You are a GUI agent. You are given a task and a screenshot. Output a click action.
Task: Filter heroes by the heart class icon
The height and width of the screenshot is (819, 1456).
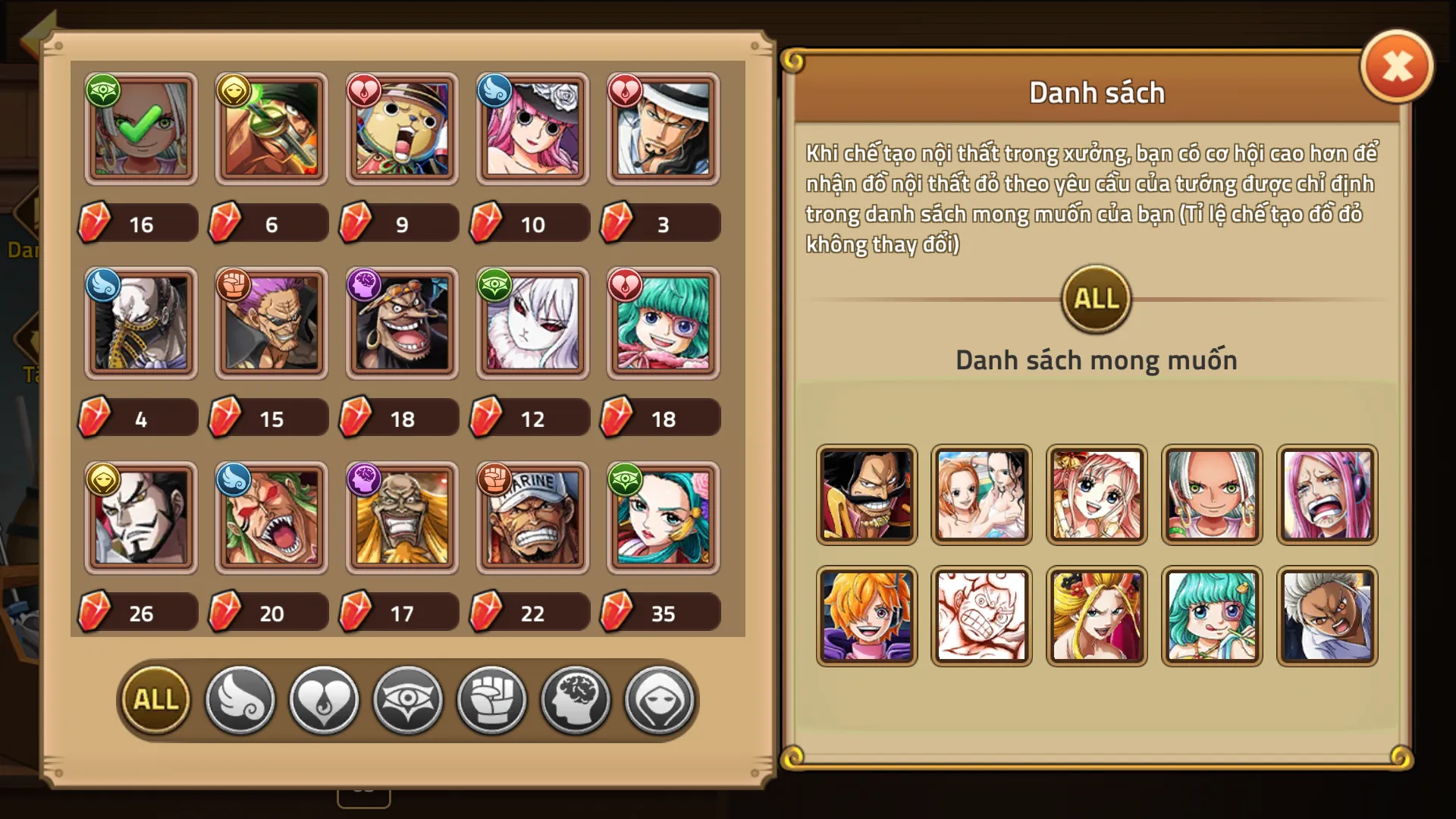click(x=324, y=700)
